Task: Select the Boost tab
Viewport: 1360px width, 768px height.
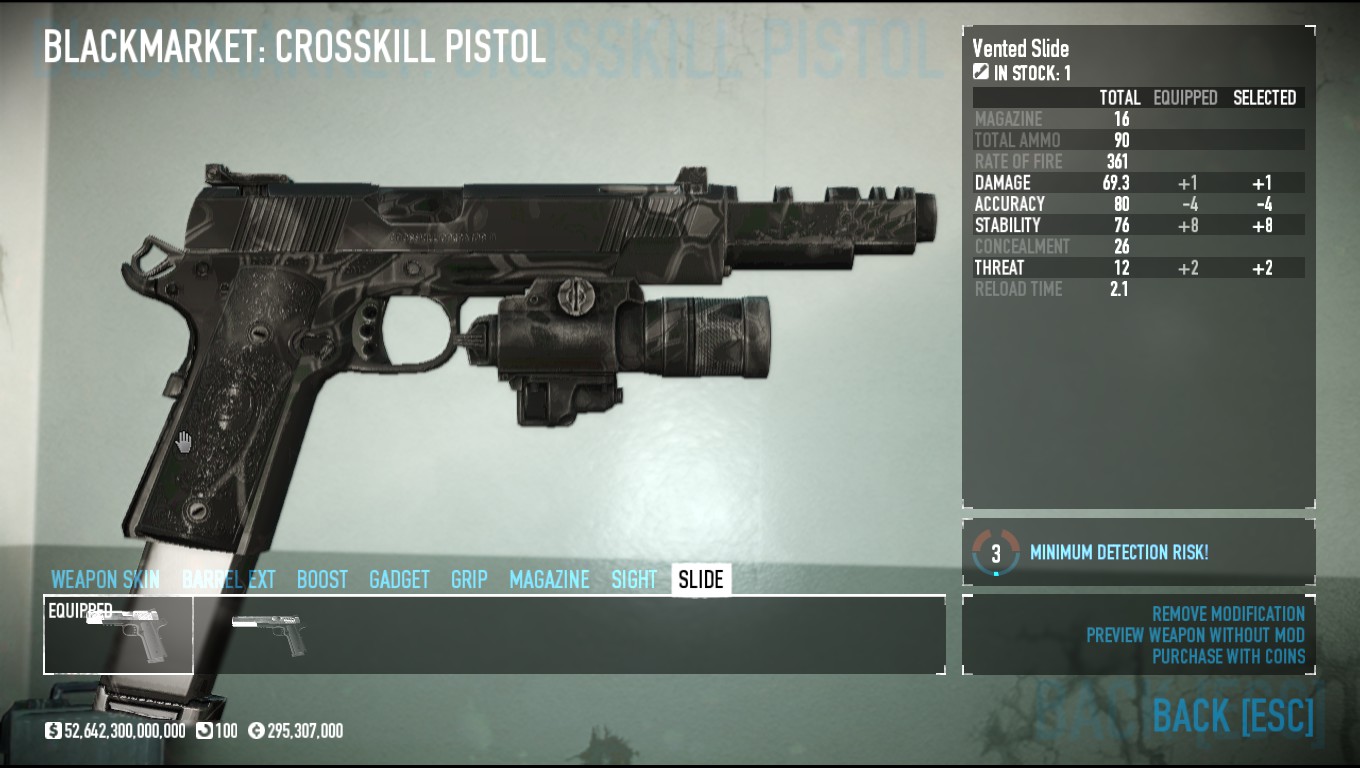Action: 322,580
